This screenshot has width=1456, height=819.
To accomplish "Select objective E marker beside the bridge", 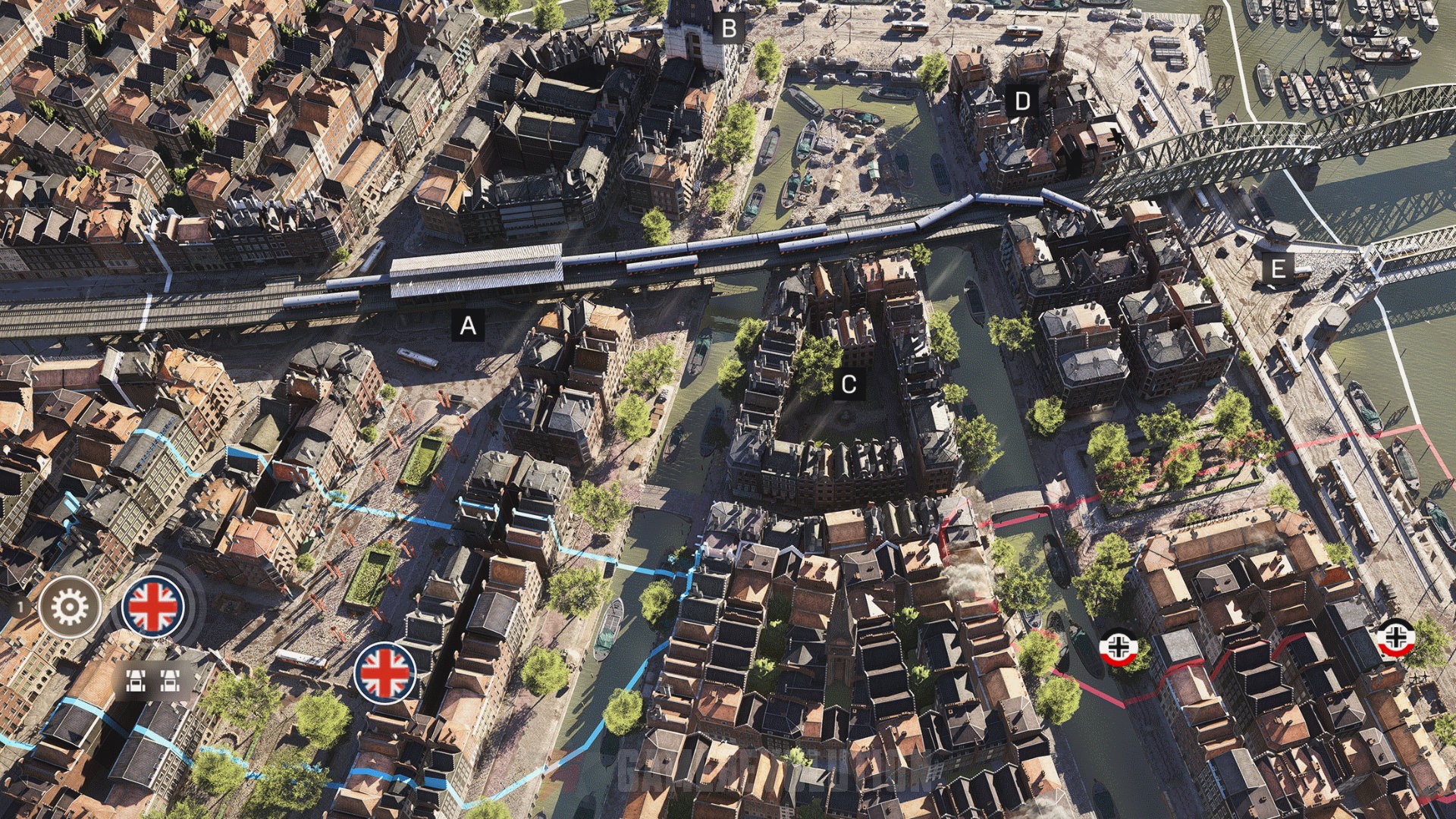I will [x=1278, y=267].
